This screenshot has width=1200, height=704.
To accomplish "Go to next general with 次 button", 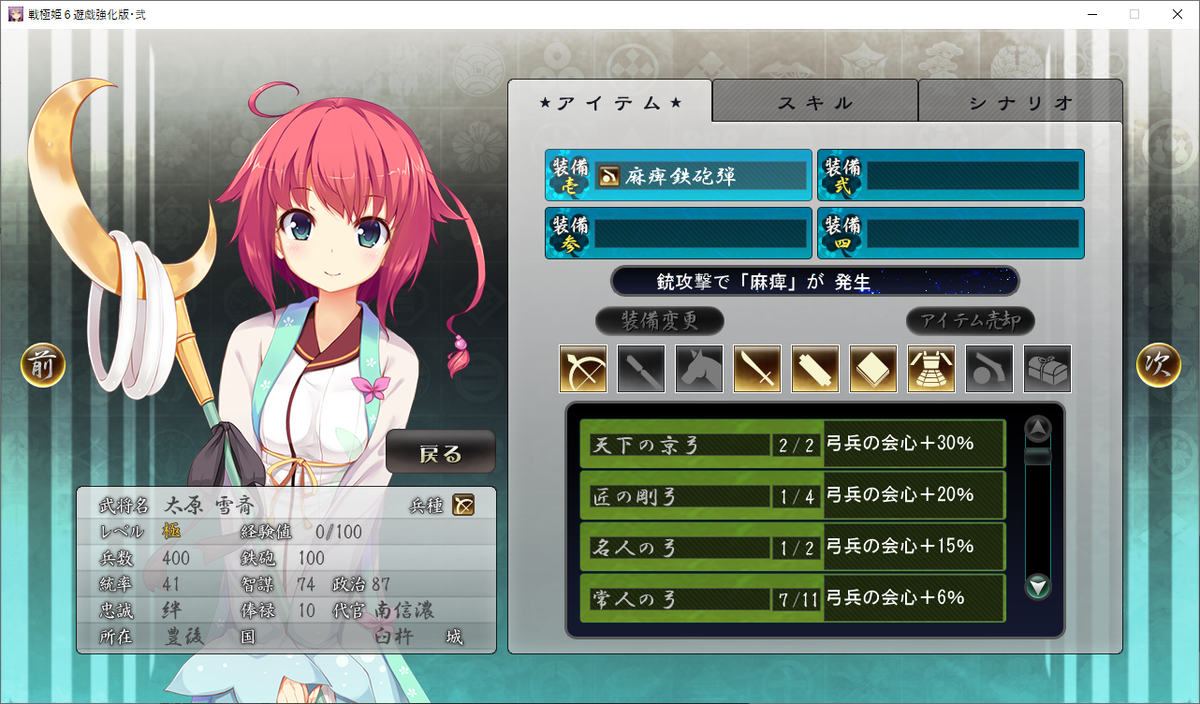I will [1158, 366].
